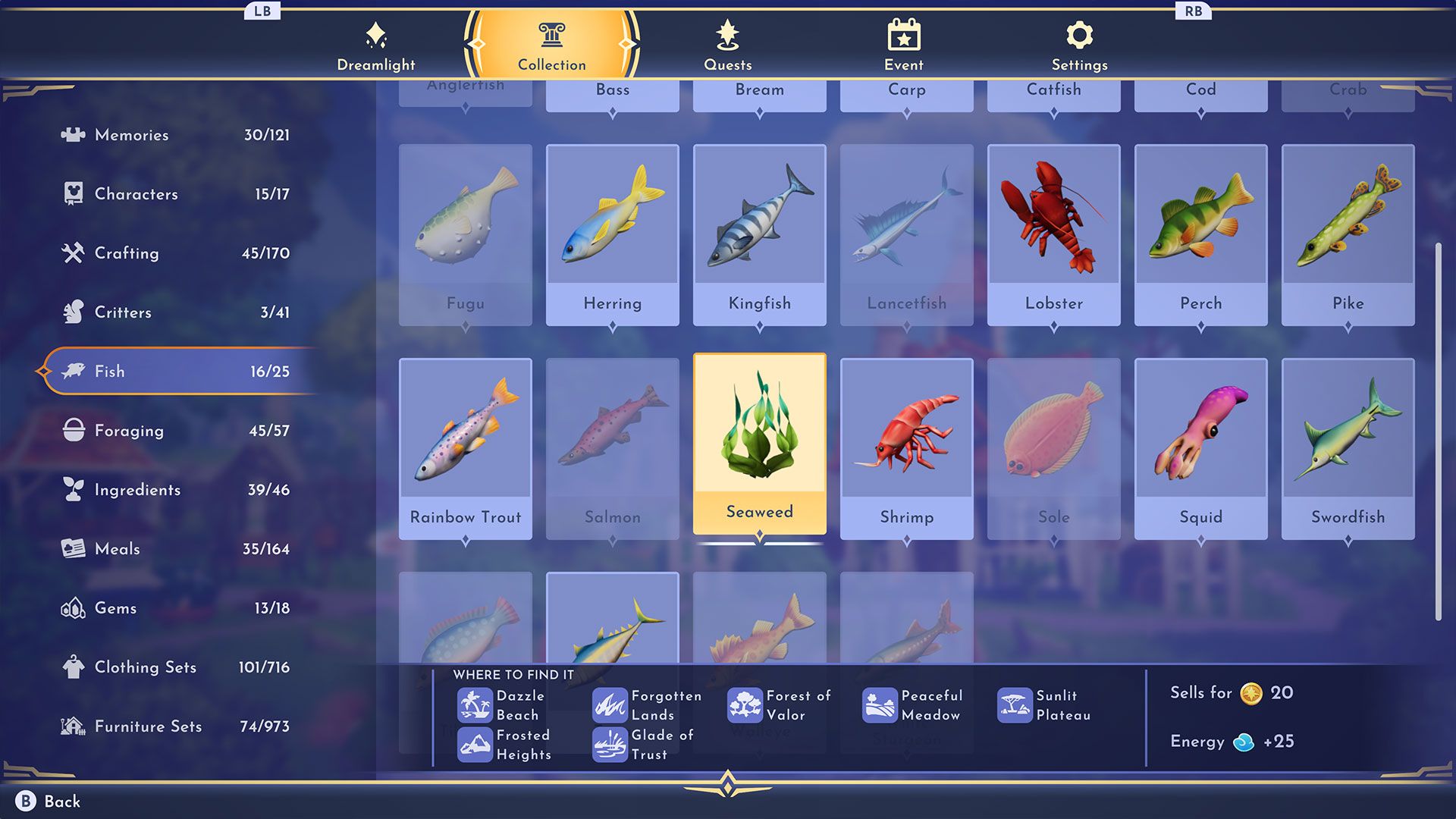The height and width of the screenshot is (819, 1456).
Task: Open the Critters collection via squirrel icon
Action: (x=73, y=312)
